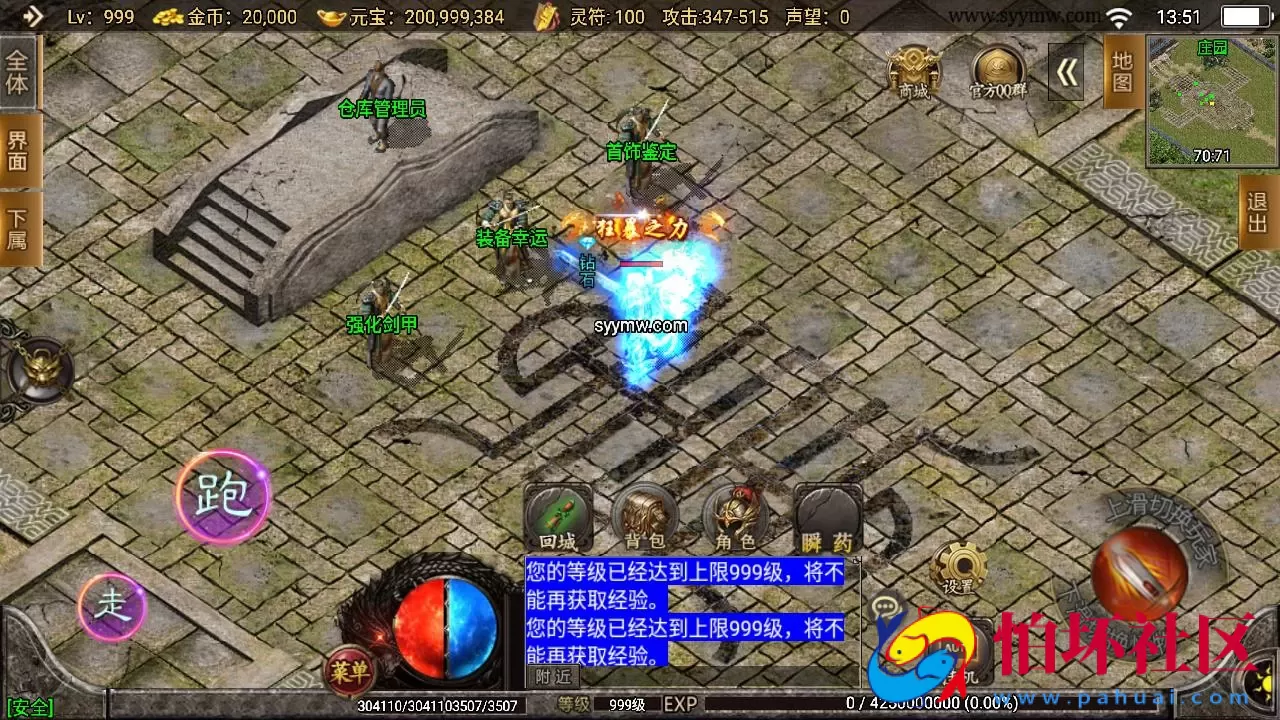Click the 庄园 minimap in the corner
This screenshot has height=720, width=1280.
tap(1210, 100)
